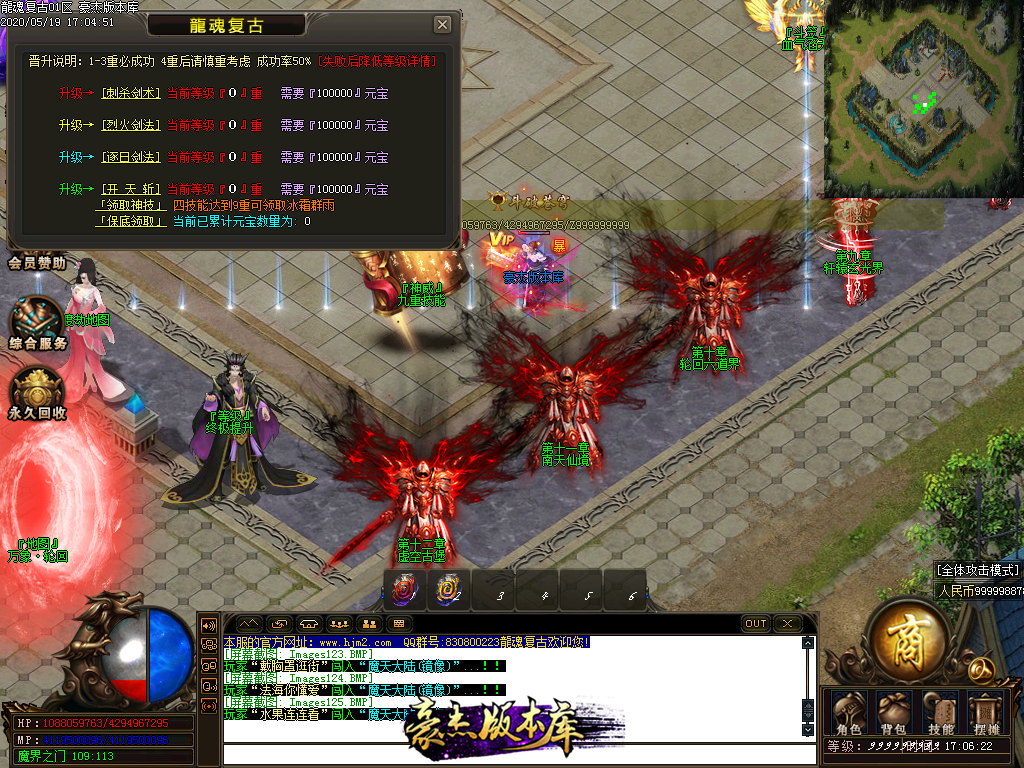The height and width of the screenshot is (768, 1024).
Task: Switch the 全体攻击模式 attack mode
Action: tap(978, 570)
